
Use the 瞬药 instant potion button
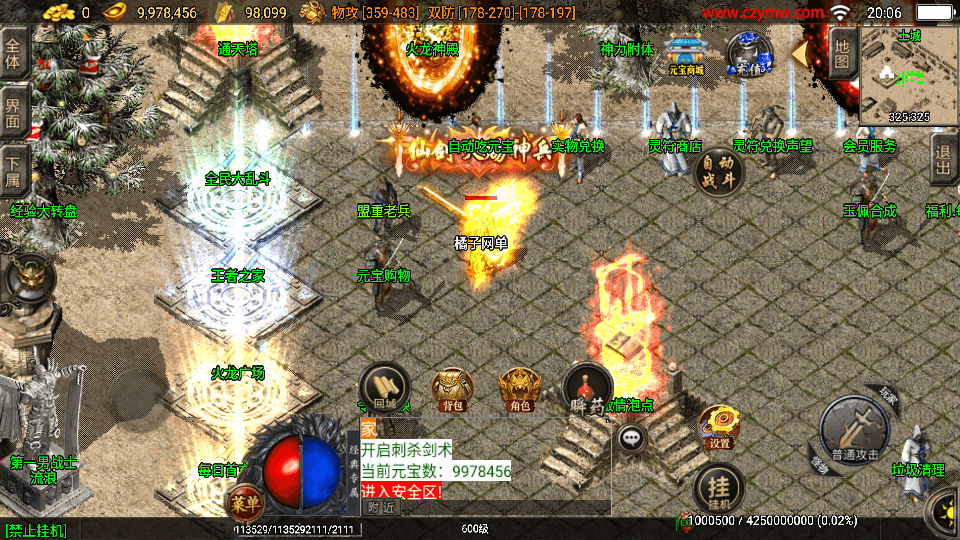click(x=587, y=388)
